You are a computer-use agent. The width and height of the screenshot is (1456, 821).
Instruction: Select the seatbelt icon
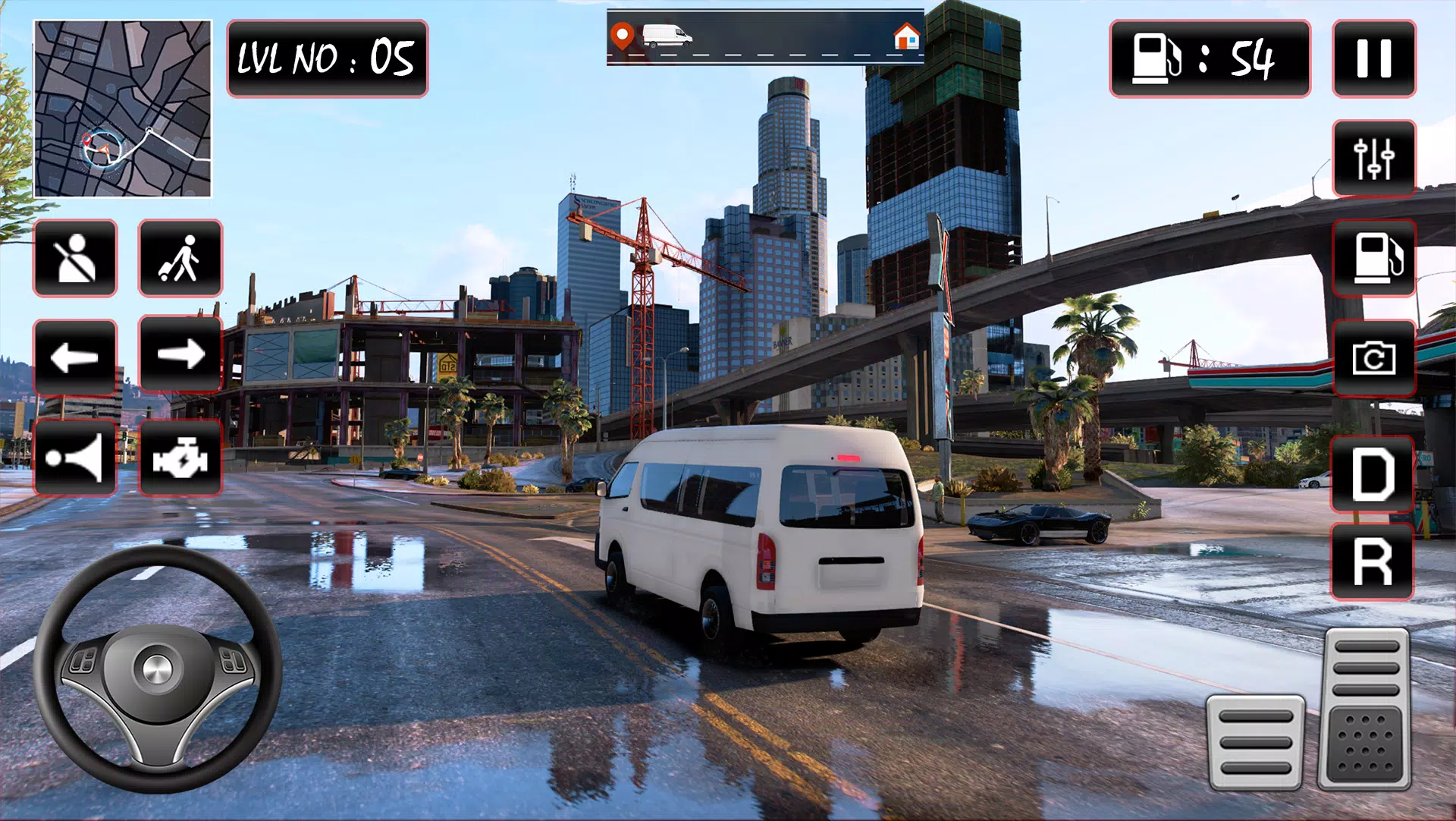(x=76, y=258)
